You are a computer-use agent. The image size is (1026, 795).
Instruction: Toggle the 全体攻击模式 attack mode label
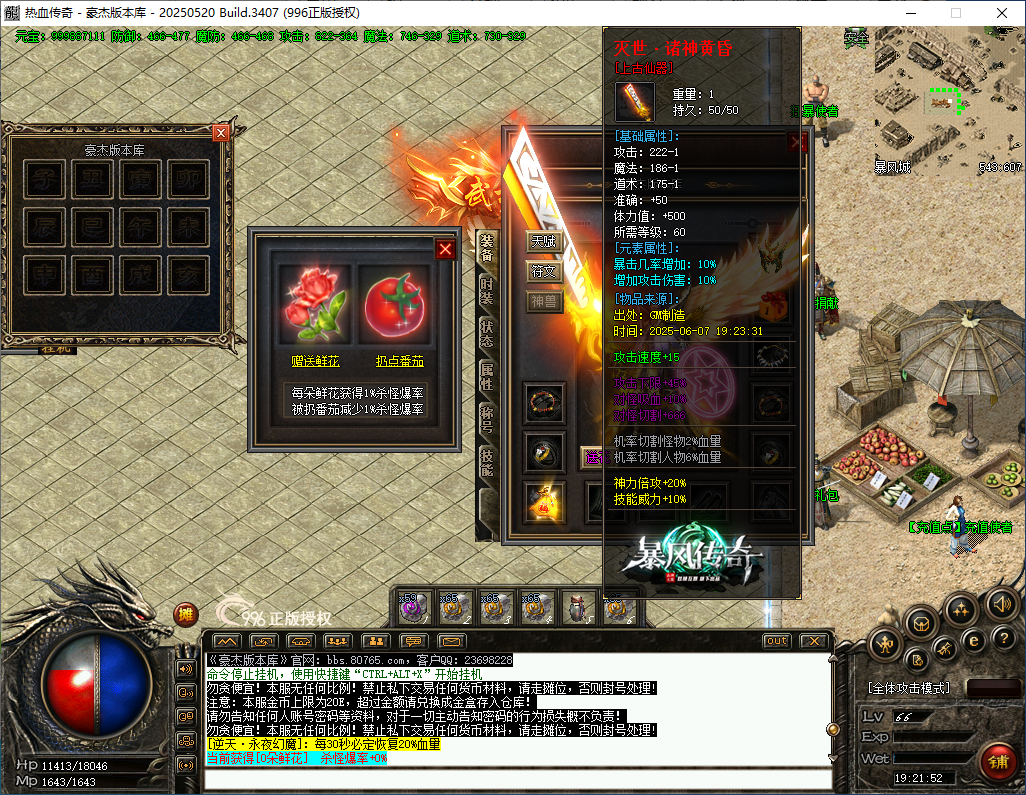click(909, 689)
